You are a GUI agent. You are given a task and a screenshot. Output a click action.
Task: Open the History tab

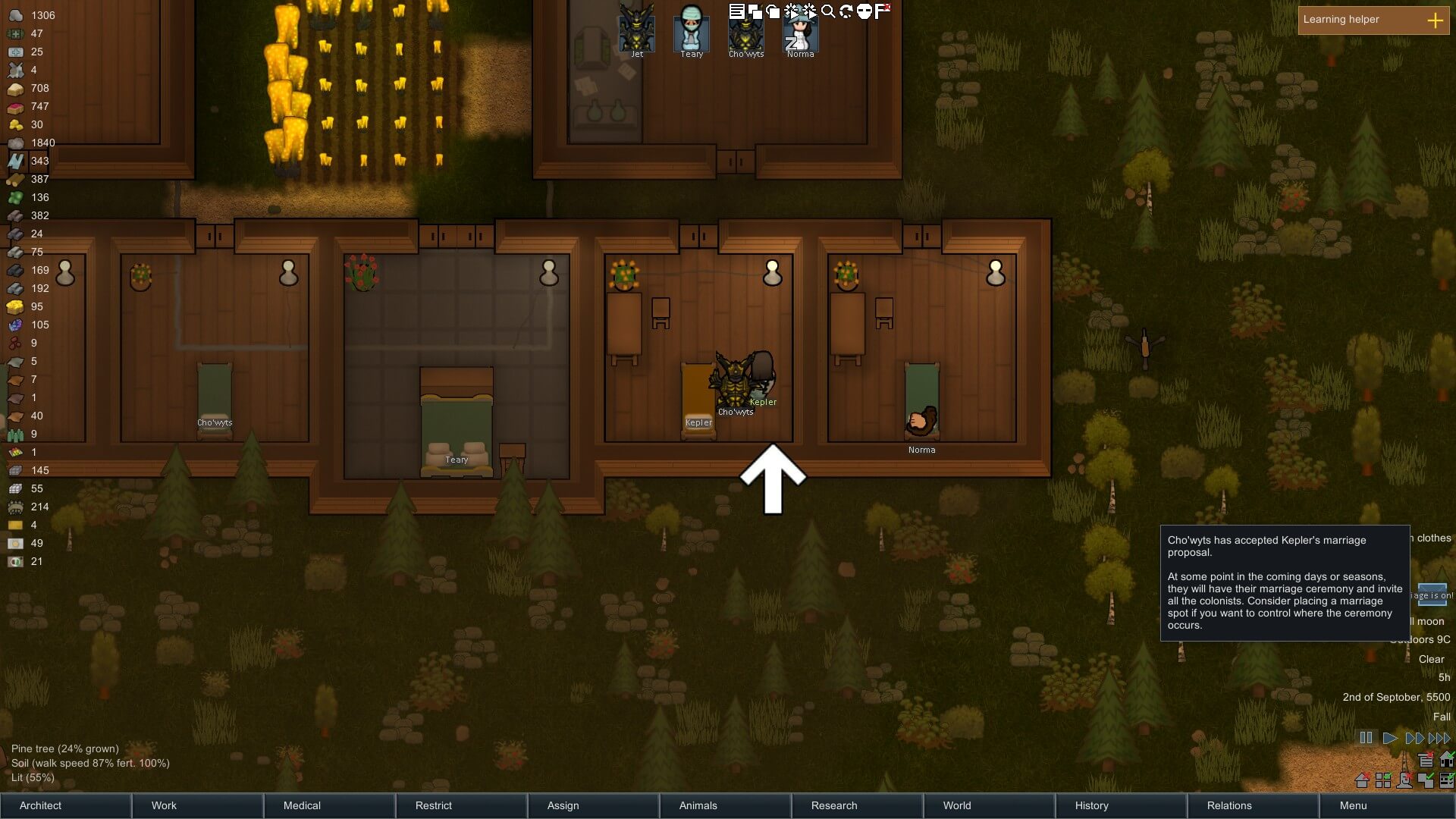(x=1121, y=805)
